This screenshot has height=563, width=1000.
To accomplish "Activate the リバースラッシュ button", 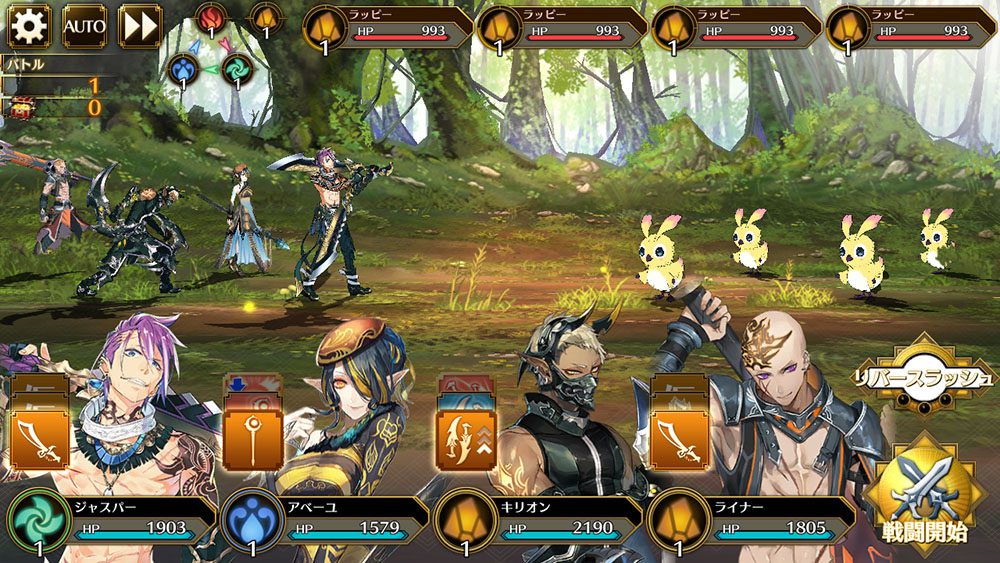I will [921, 377].
